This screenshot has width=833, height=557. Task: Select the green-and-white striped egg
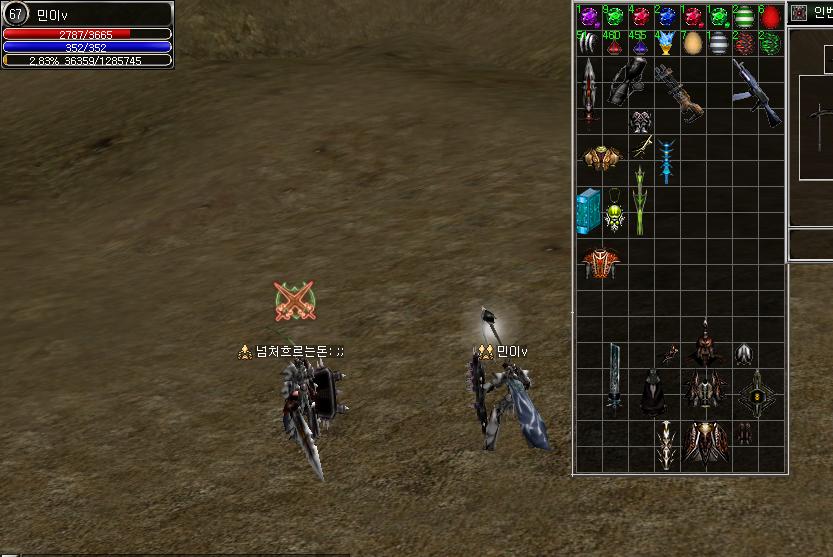pyautogui.click(x=744, y=17)
